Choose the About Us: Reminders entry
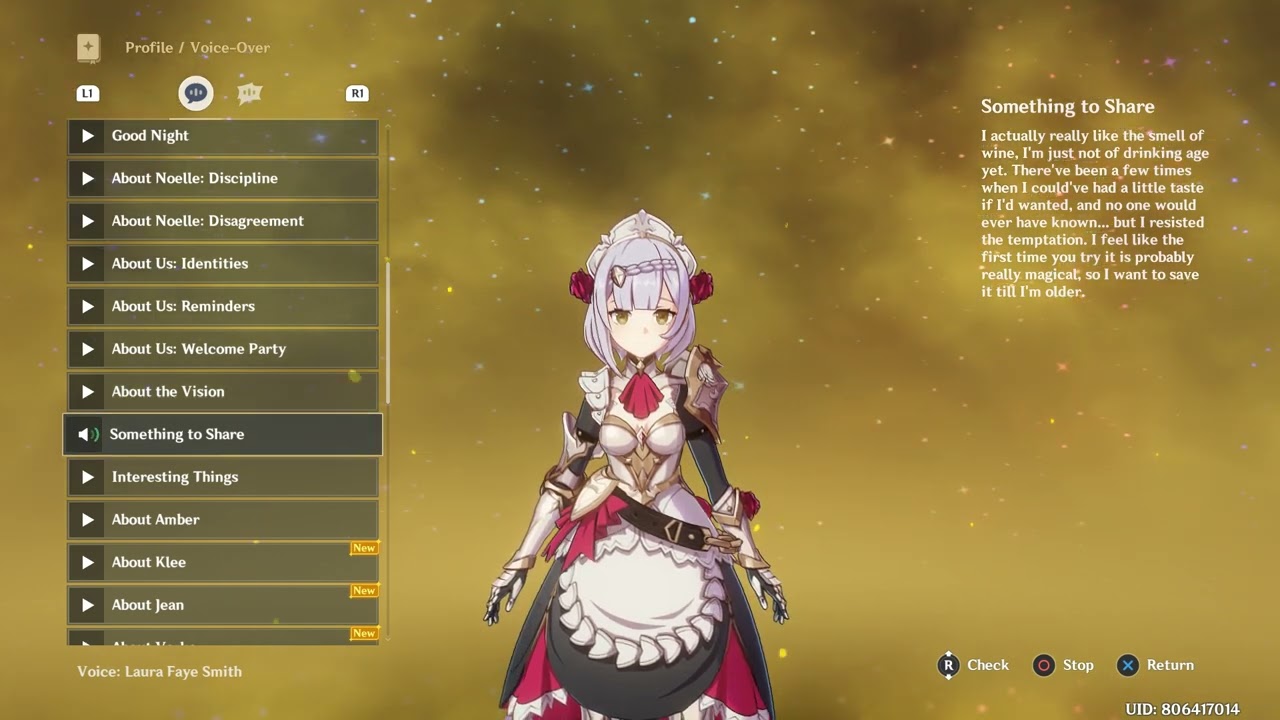Screen dimensions: 1280x720 222,307
